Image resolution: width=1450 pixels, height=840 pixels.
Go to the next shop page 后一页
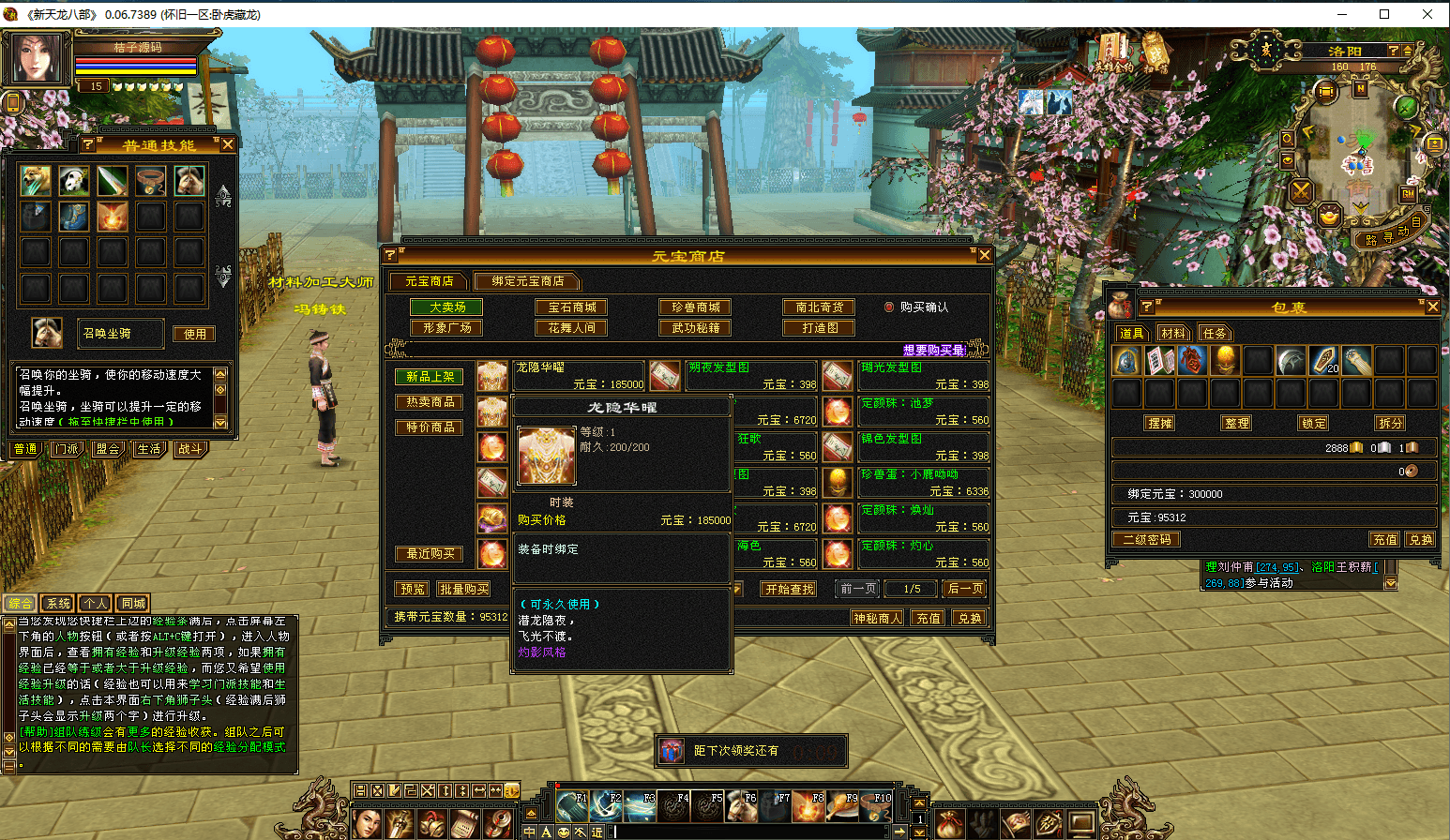[965, 589]
